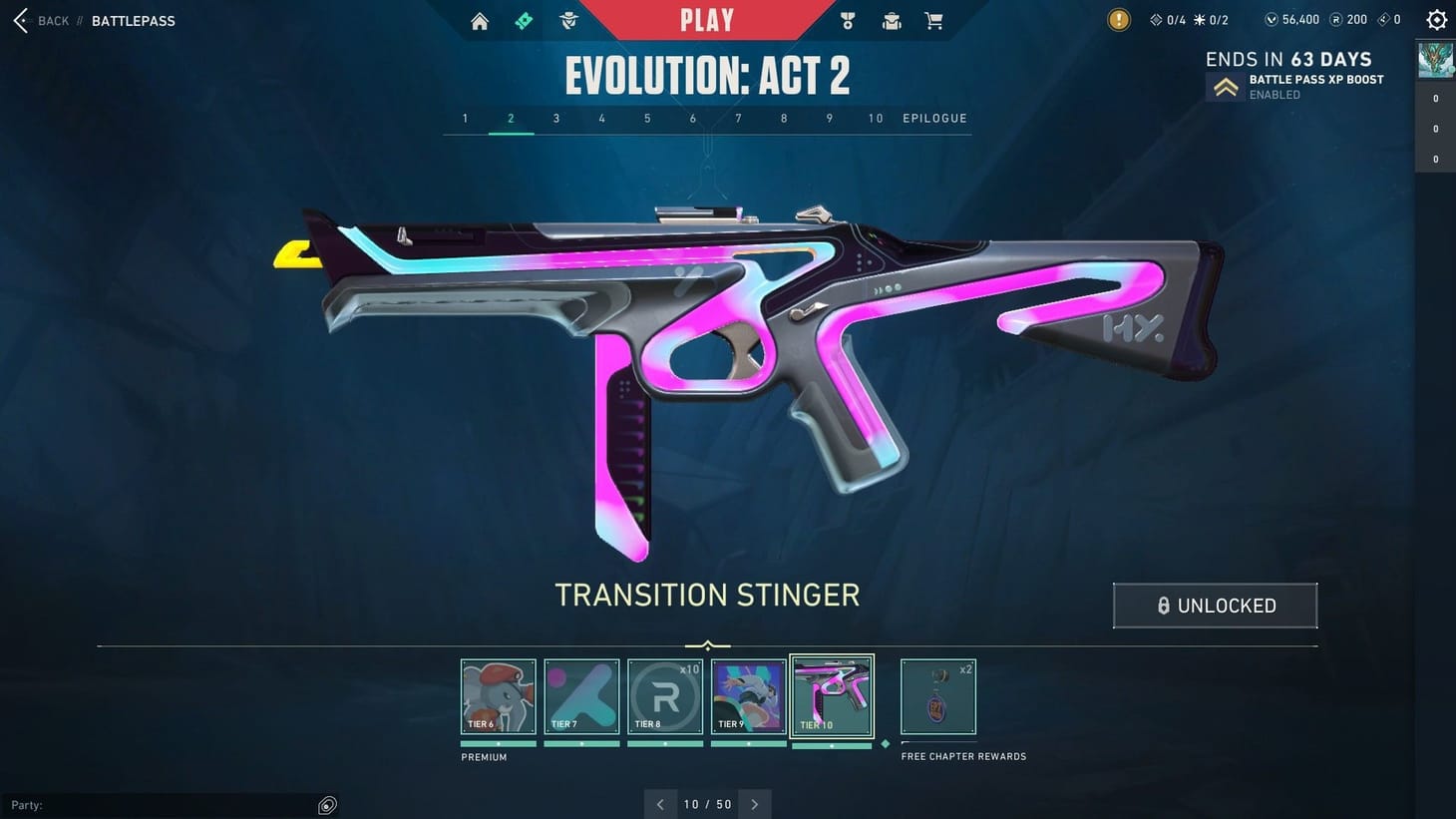This screenshot has width=1456, height=819.
Task: Open the Collection backpack icon
Action: [x=891, y=20]
